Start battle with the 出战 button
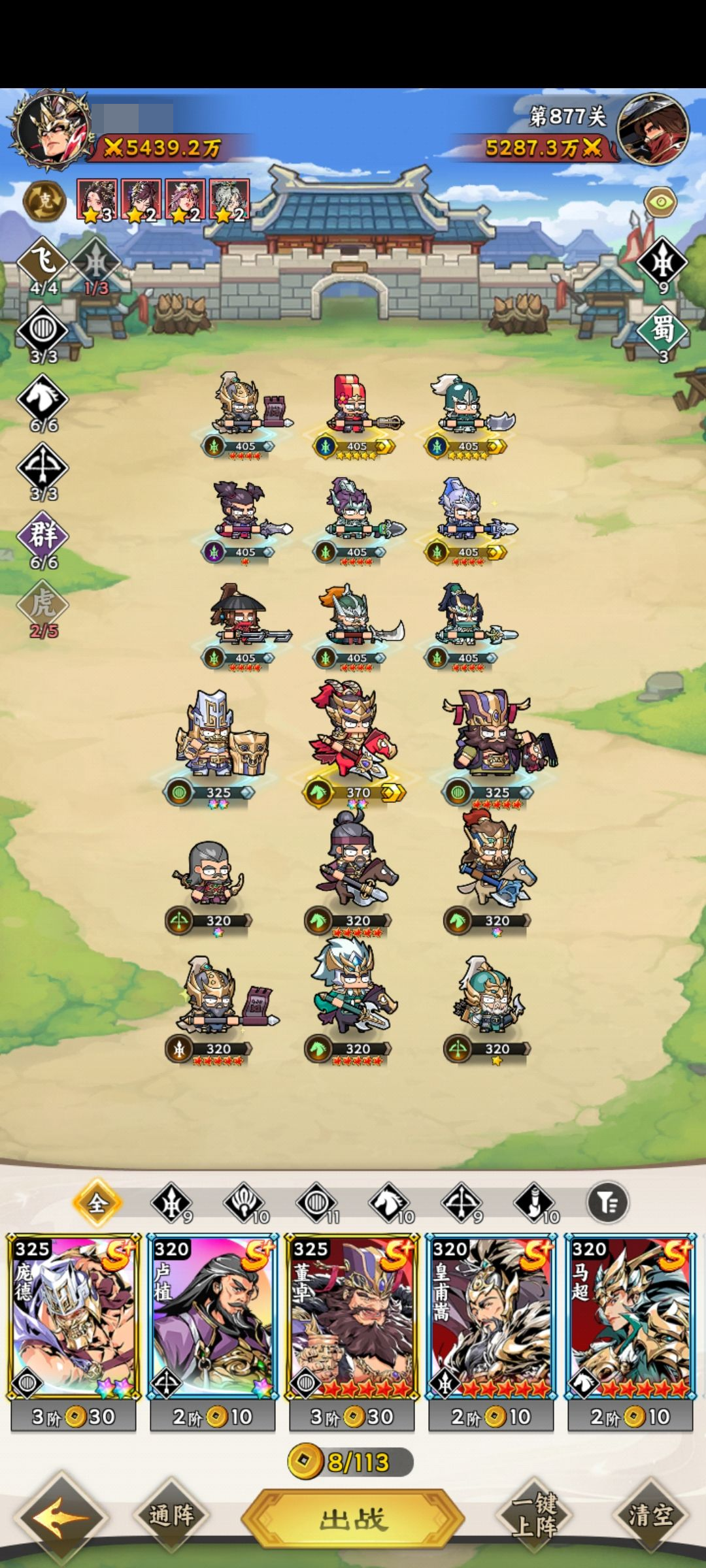Screen dimensions: 706x1568 [x=353, y=1518]
